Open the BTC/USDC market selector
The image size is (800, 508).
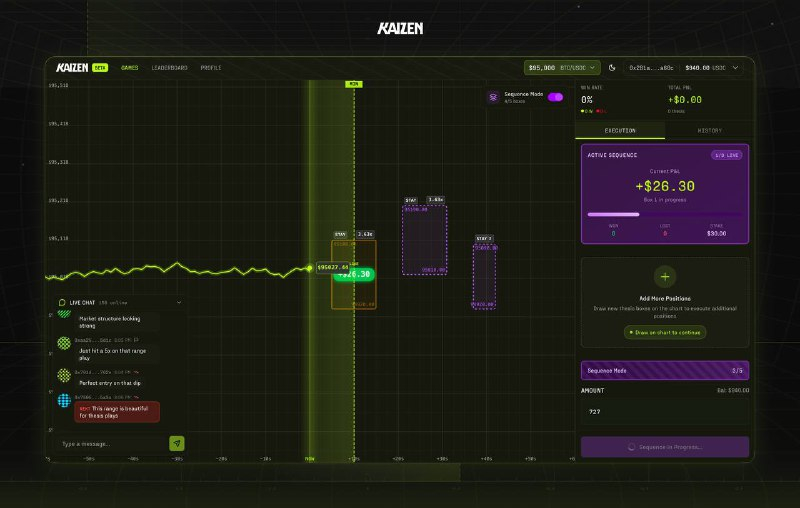556,68
